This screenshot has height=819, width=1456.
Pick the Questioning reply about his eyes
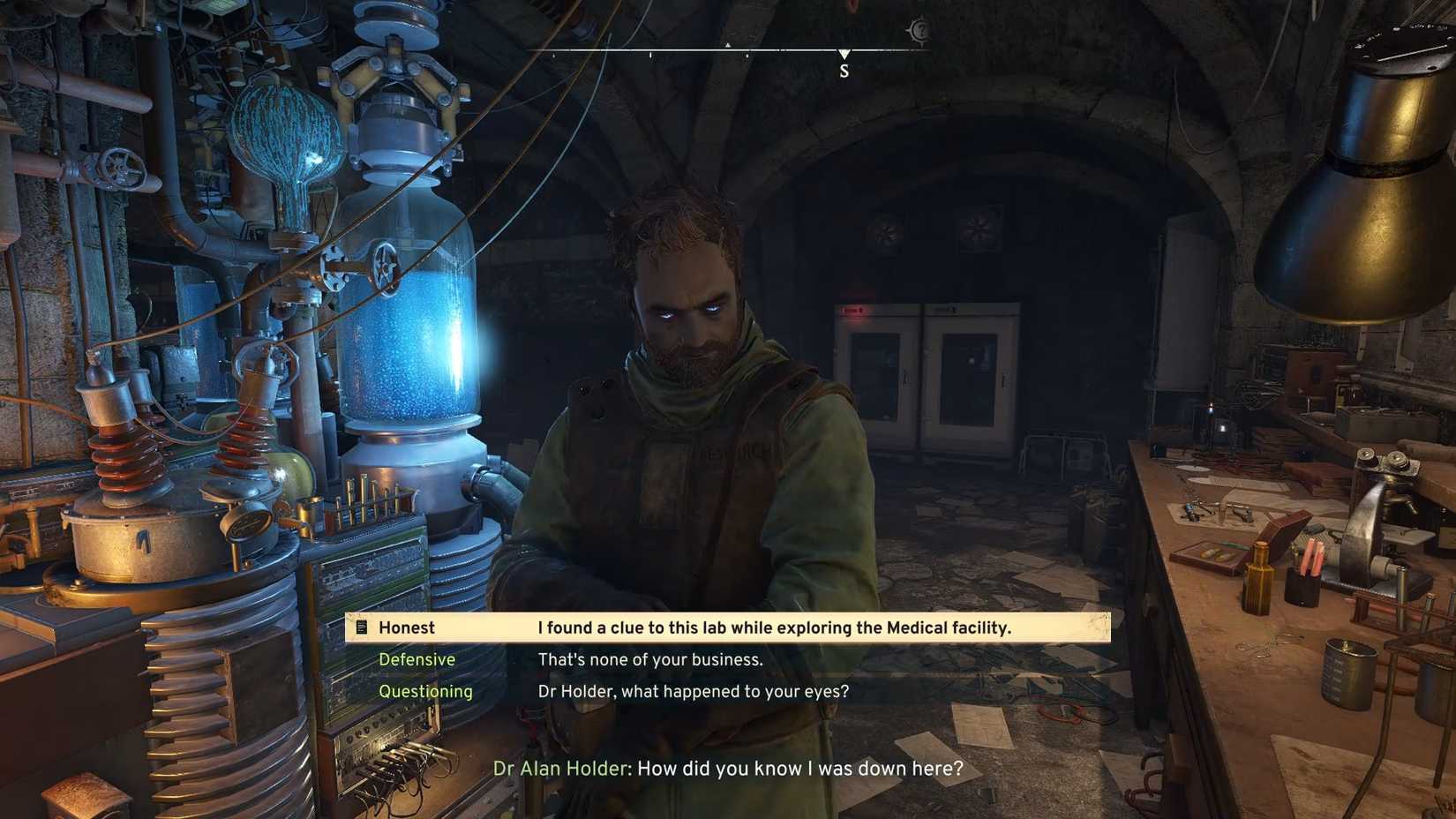point(693,692)
